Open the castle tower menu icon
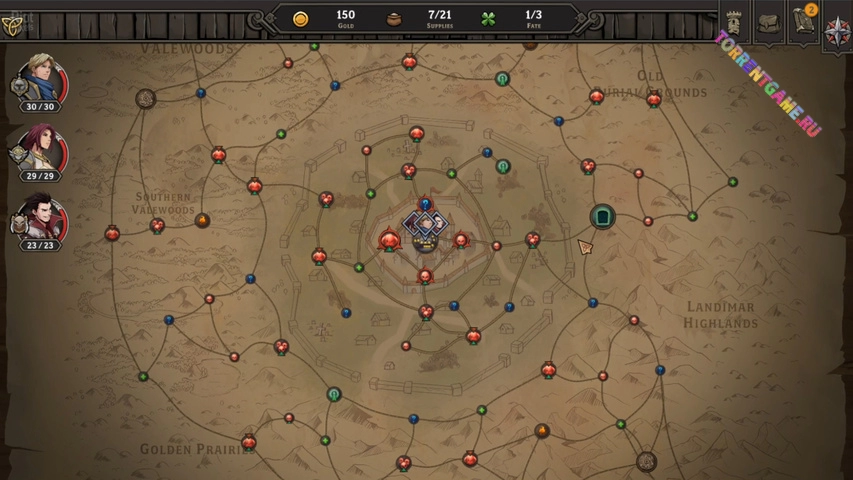The width and height of the screenshot is (853, 480). (733, 22)
